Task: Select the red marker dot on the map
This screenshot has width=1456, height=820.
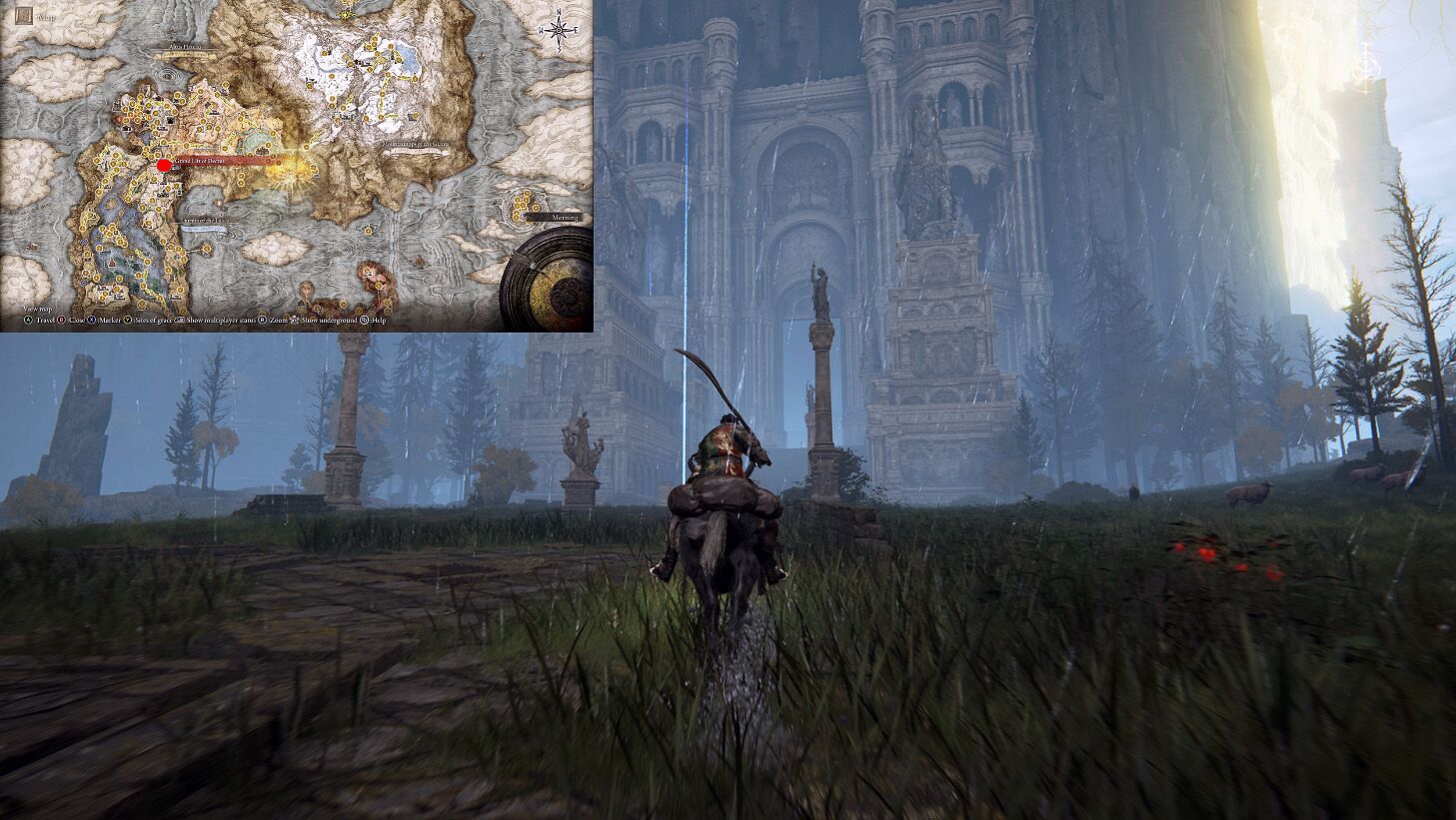Action: [162, 167]
